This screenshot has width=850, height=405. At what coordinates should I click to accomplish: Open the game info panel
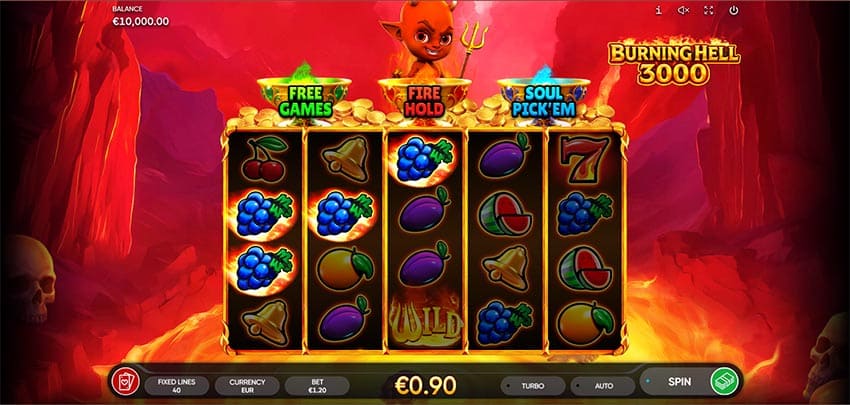click(x=658, y=10)
